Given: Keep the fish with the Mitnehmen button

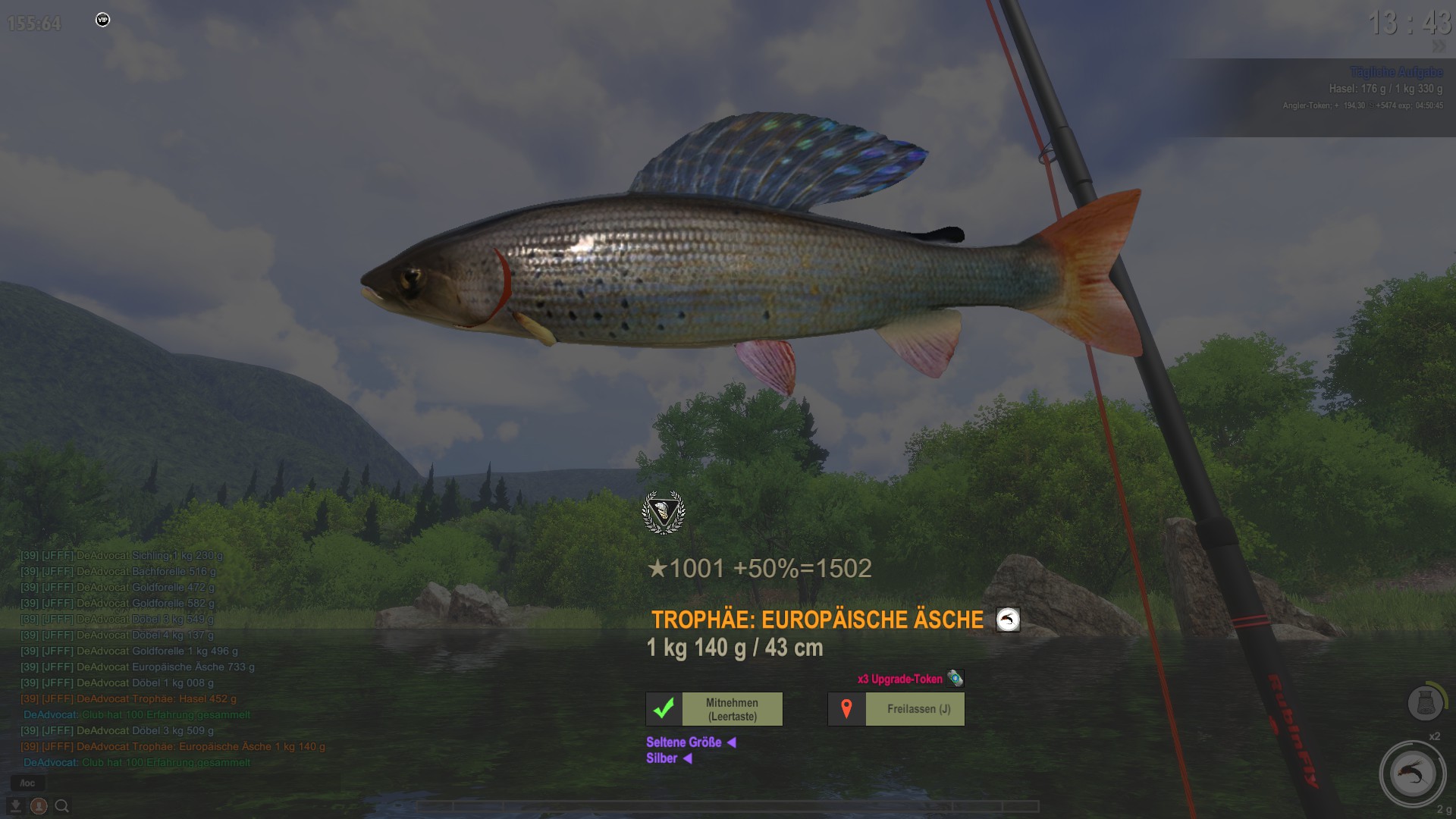Looking at the screenshot, I should 714,709.
